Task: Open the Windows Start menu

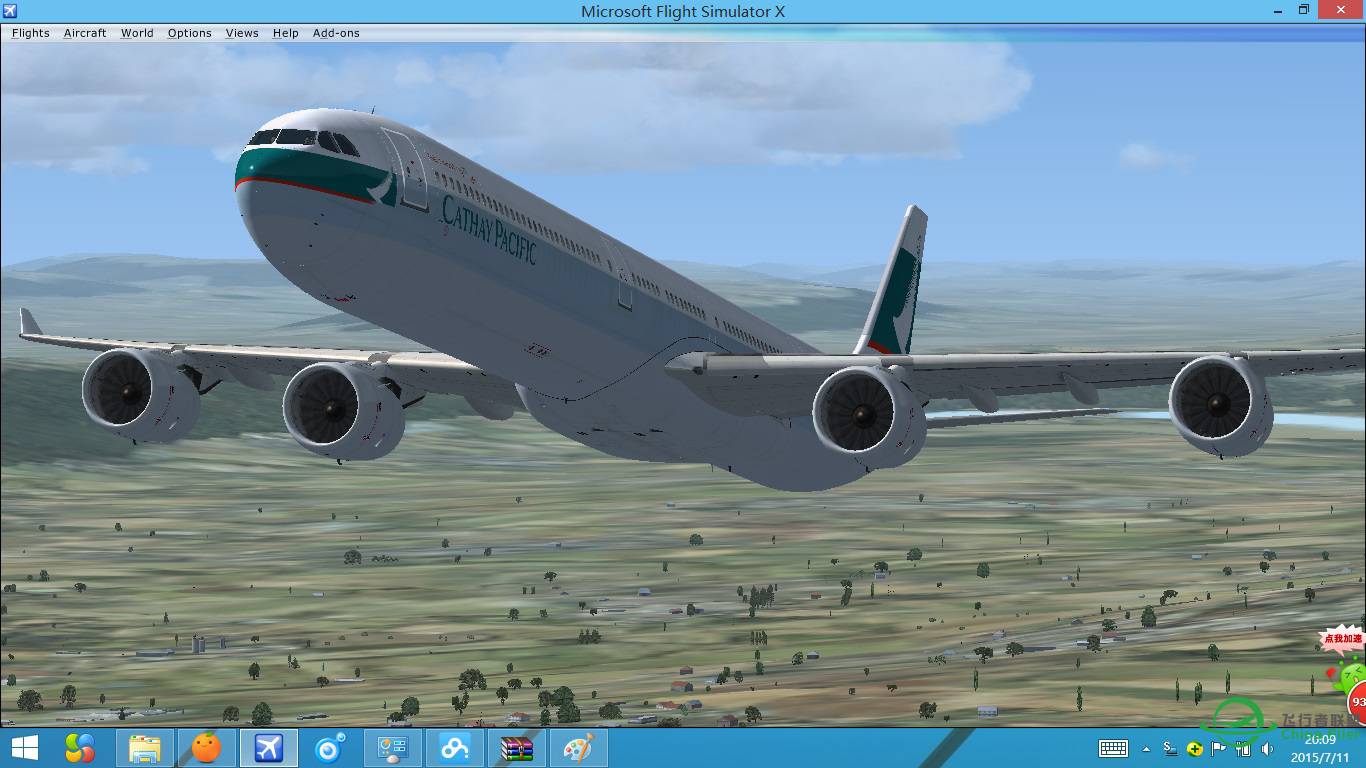Action: click(22, 748)
